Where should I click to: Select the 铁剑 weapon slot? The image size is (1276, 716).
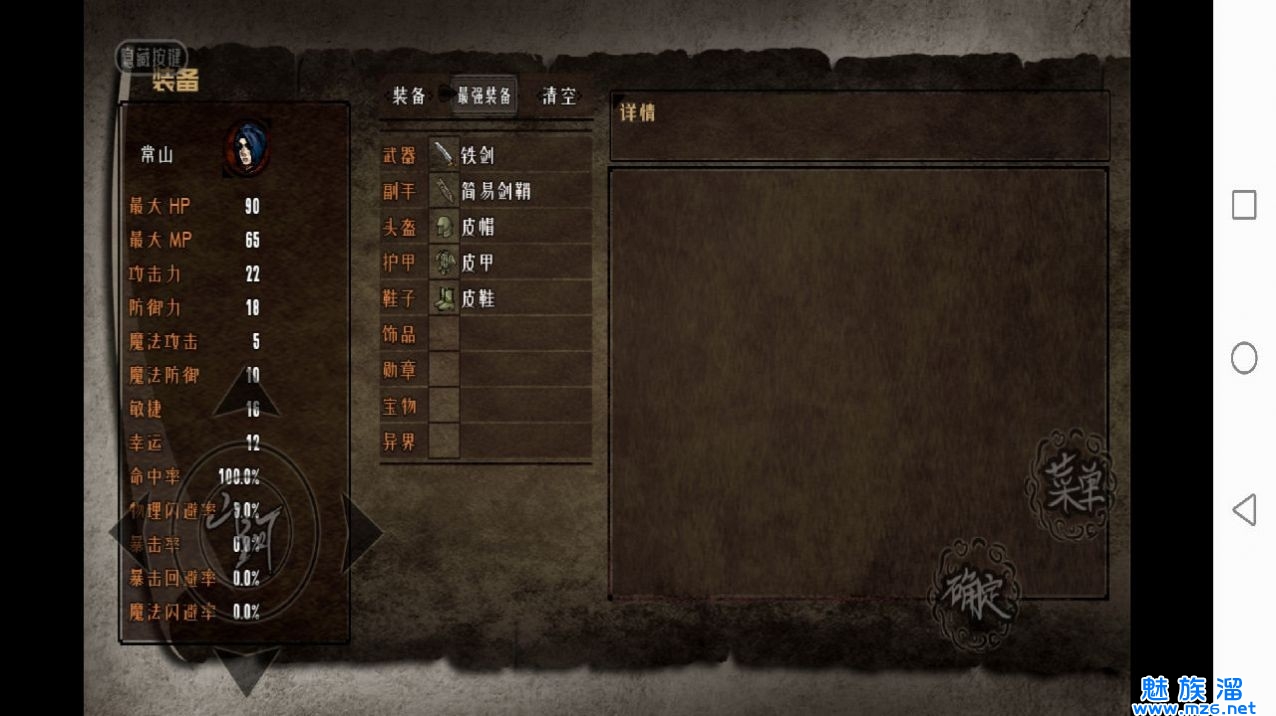pos(510,155)
